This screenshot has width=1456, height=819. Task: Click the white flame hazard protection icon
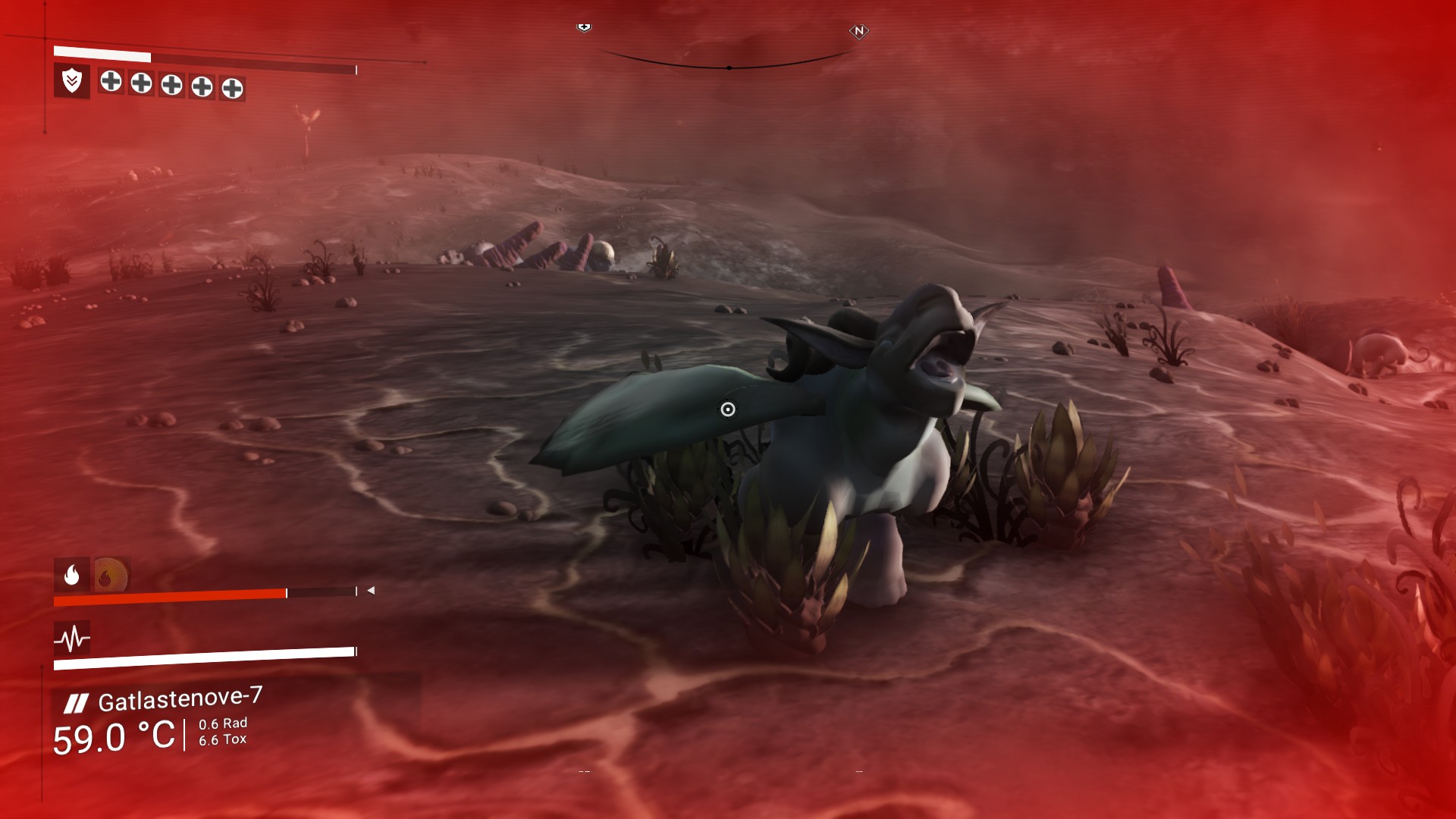point(72,575)
